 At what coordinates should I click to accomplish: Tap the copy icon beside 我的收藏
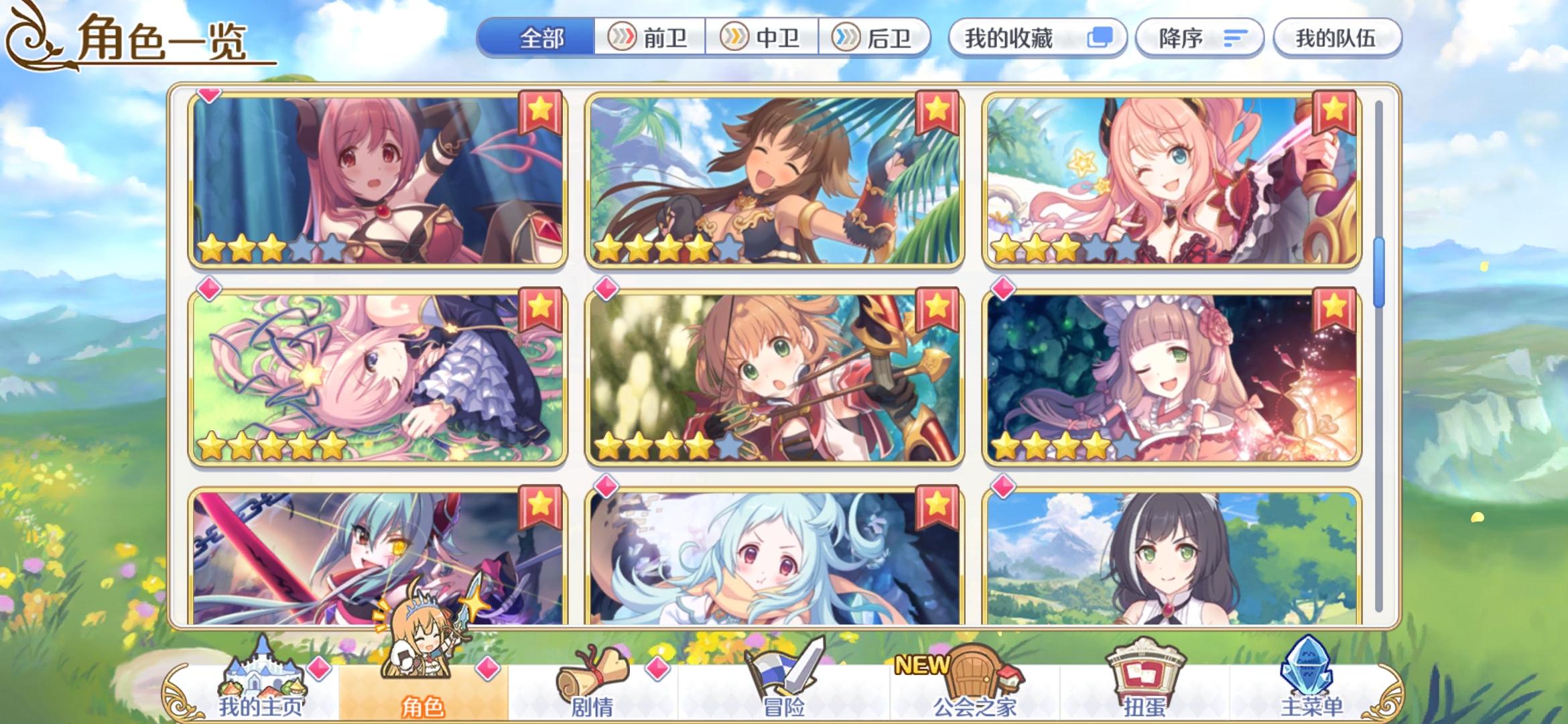1101,38
